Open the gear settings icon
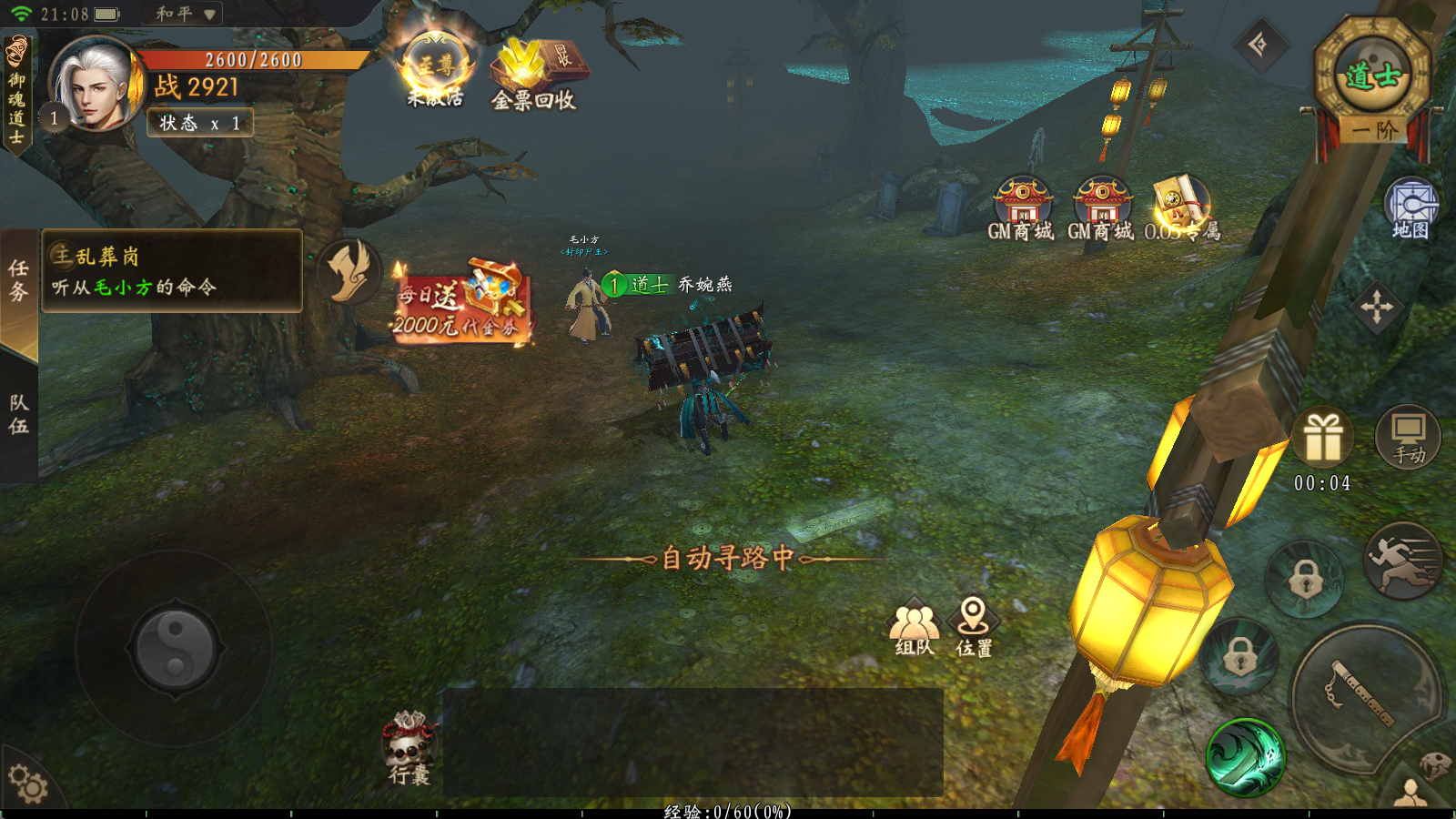Viewport: 1456px width, 819px height. click(27, 784)
